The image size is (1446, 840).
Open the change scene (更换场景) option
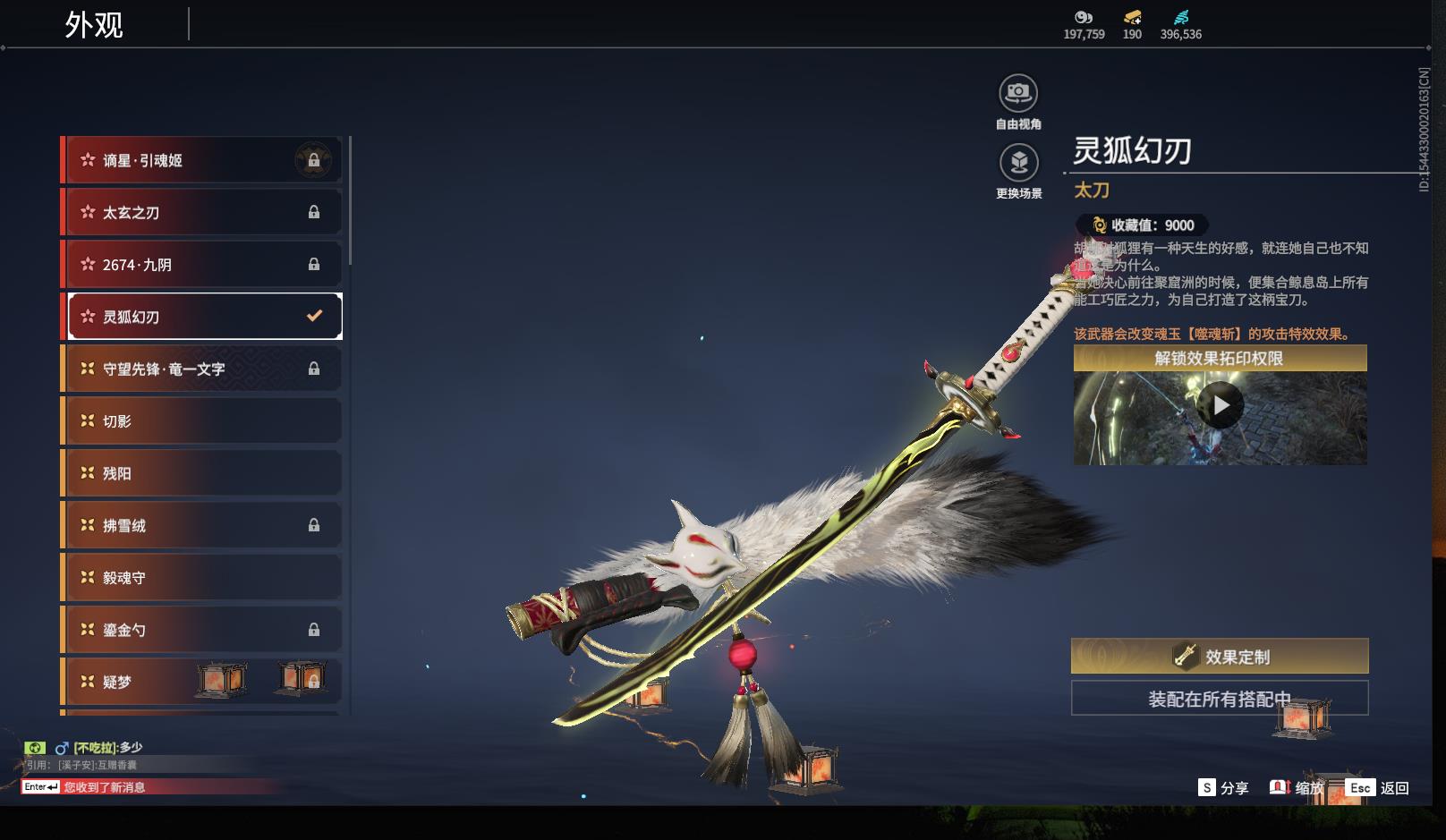click(1018, 164)
